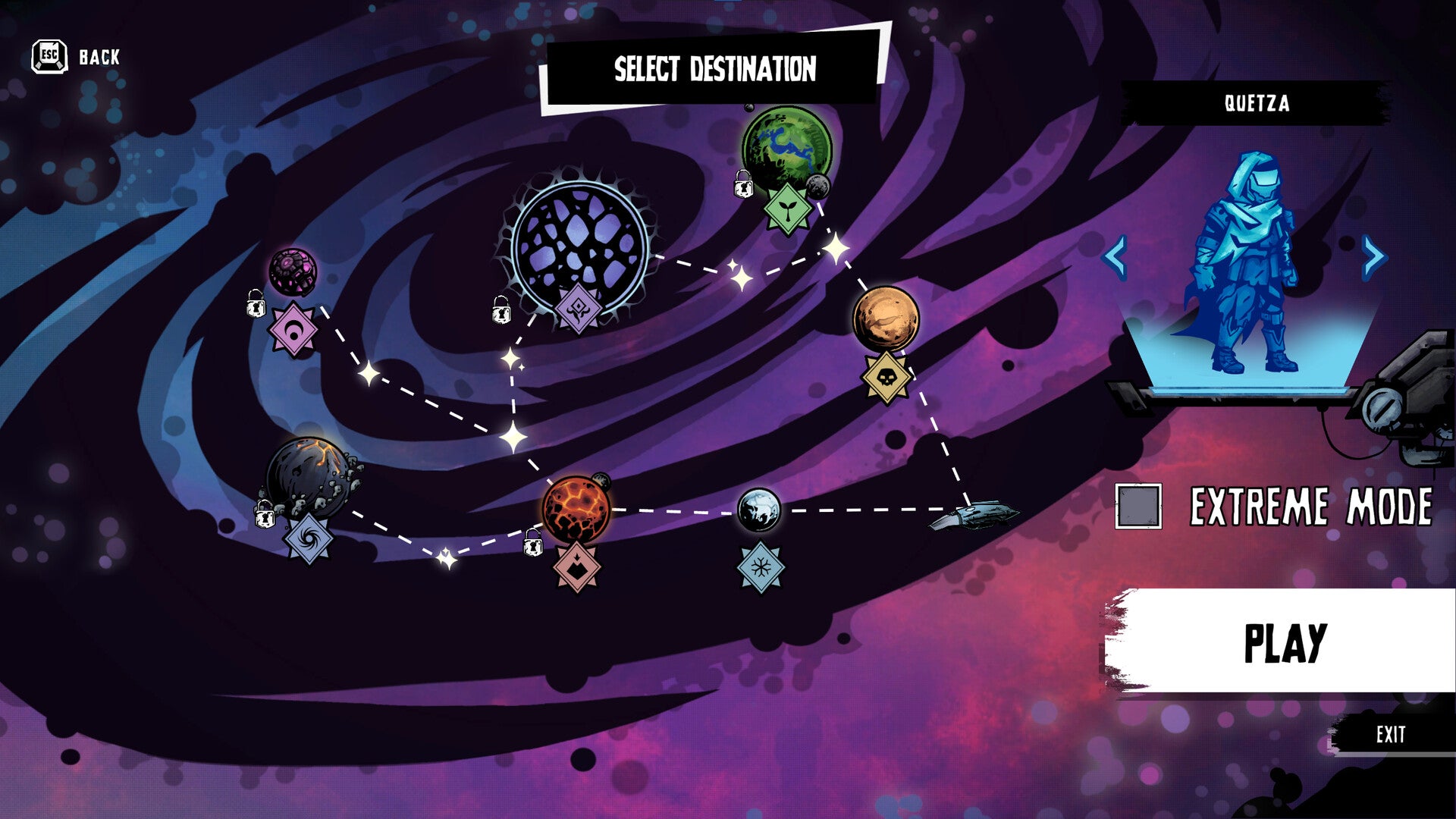This screenshot has height=819, width=1456.
Task: Pick the locked molten lava planet
Action: pos(576,510)
